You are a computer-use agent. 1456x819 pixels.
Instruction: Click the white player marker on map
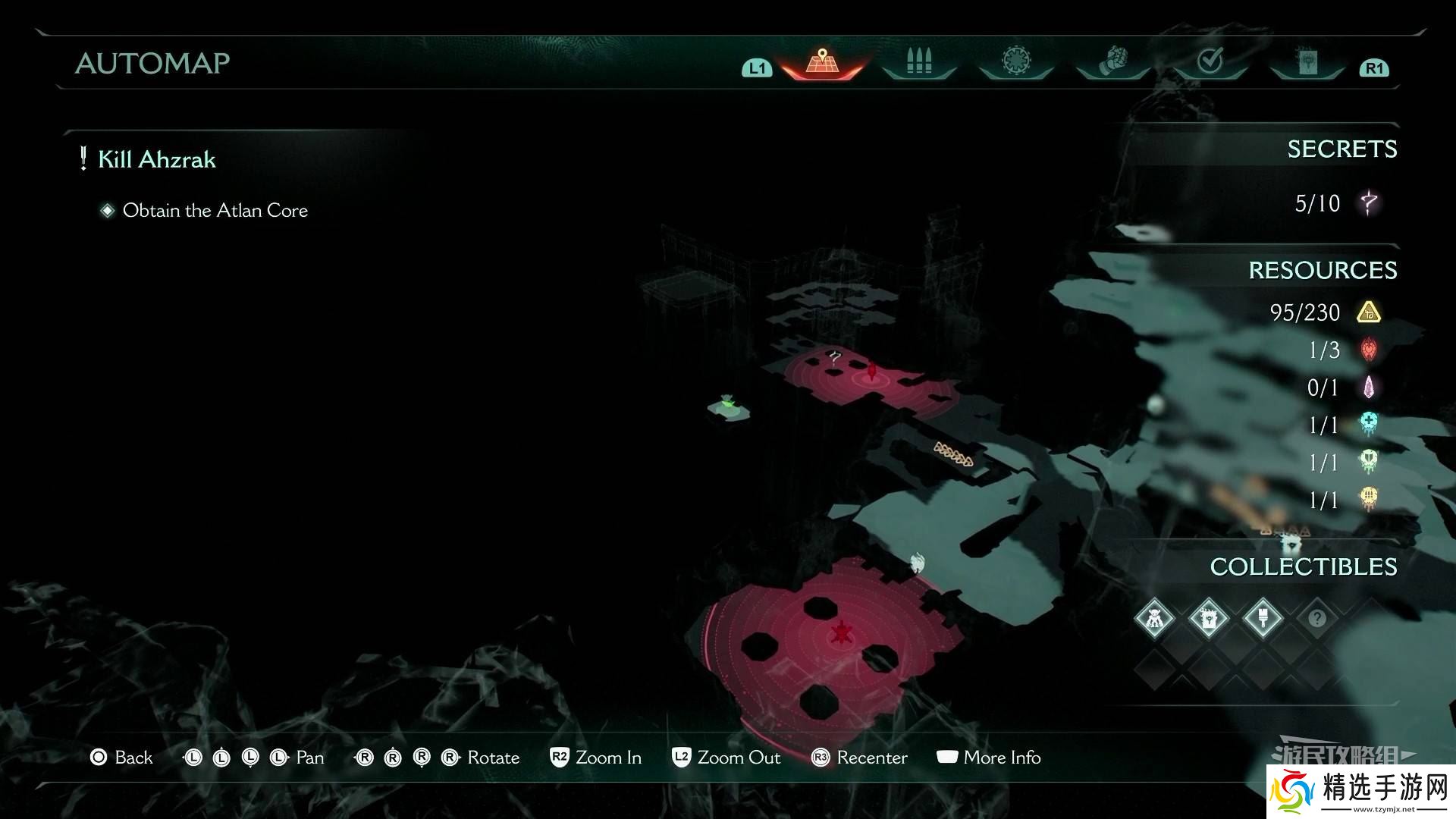tap(918, 563)
